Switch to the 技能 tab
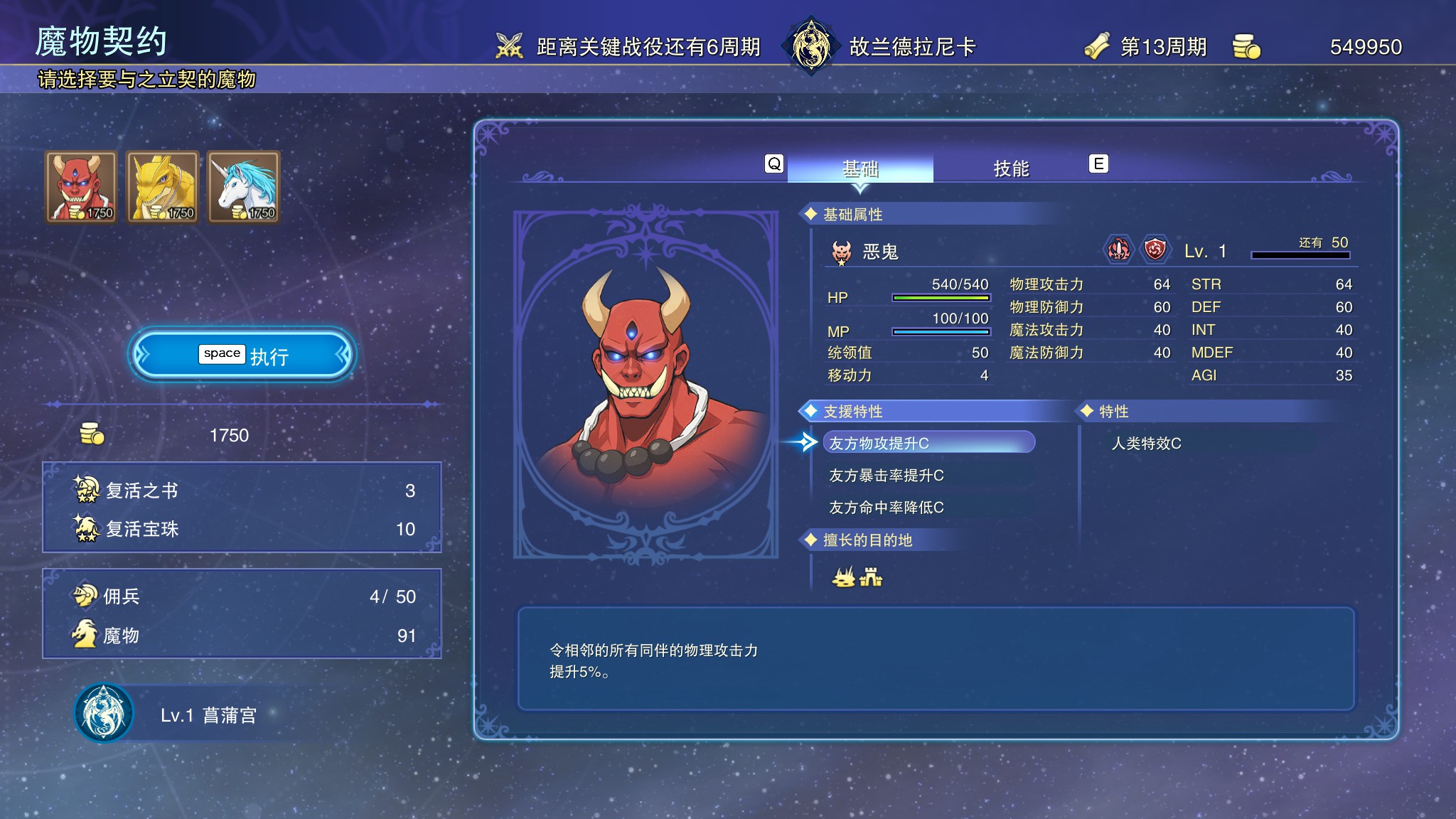The width and height of the screenshot is (1456, 819). (x=1010, y=168)
